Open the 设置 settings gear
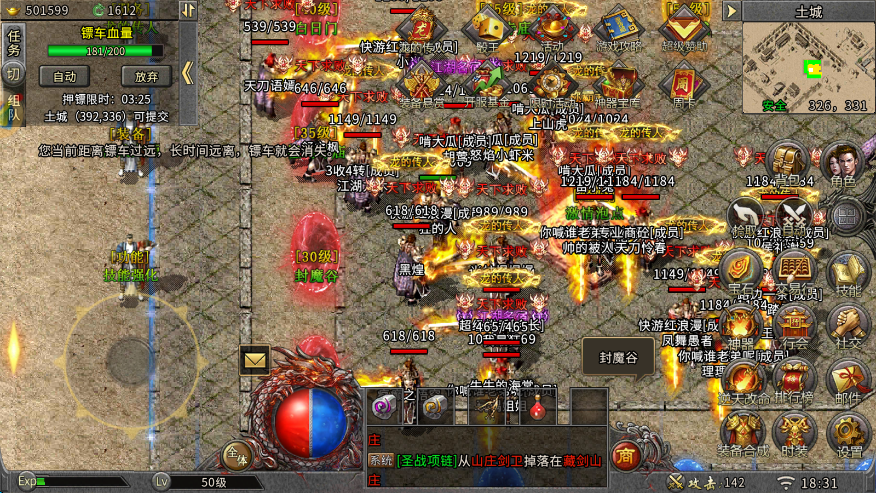Image resolution: width=876 pixels, height=493 pixels. [848, 434]
